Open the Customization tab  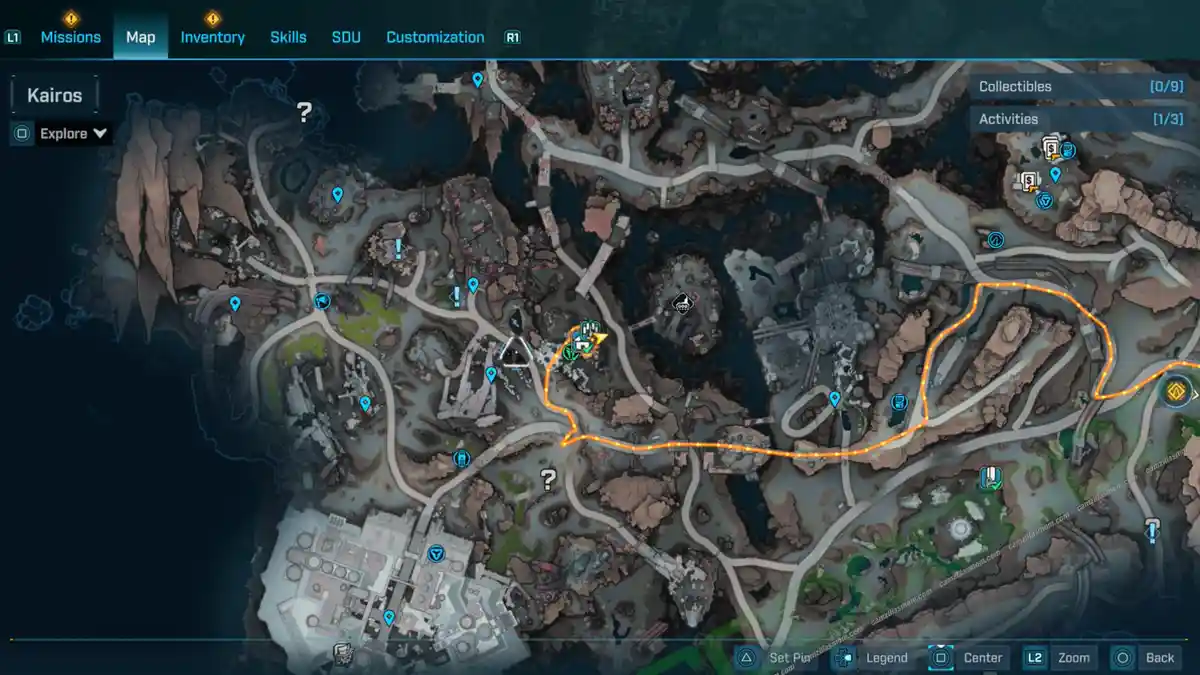[x=435, y=37]
